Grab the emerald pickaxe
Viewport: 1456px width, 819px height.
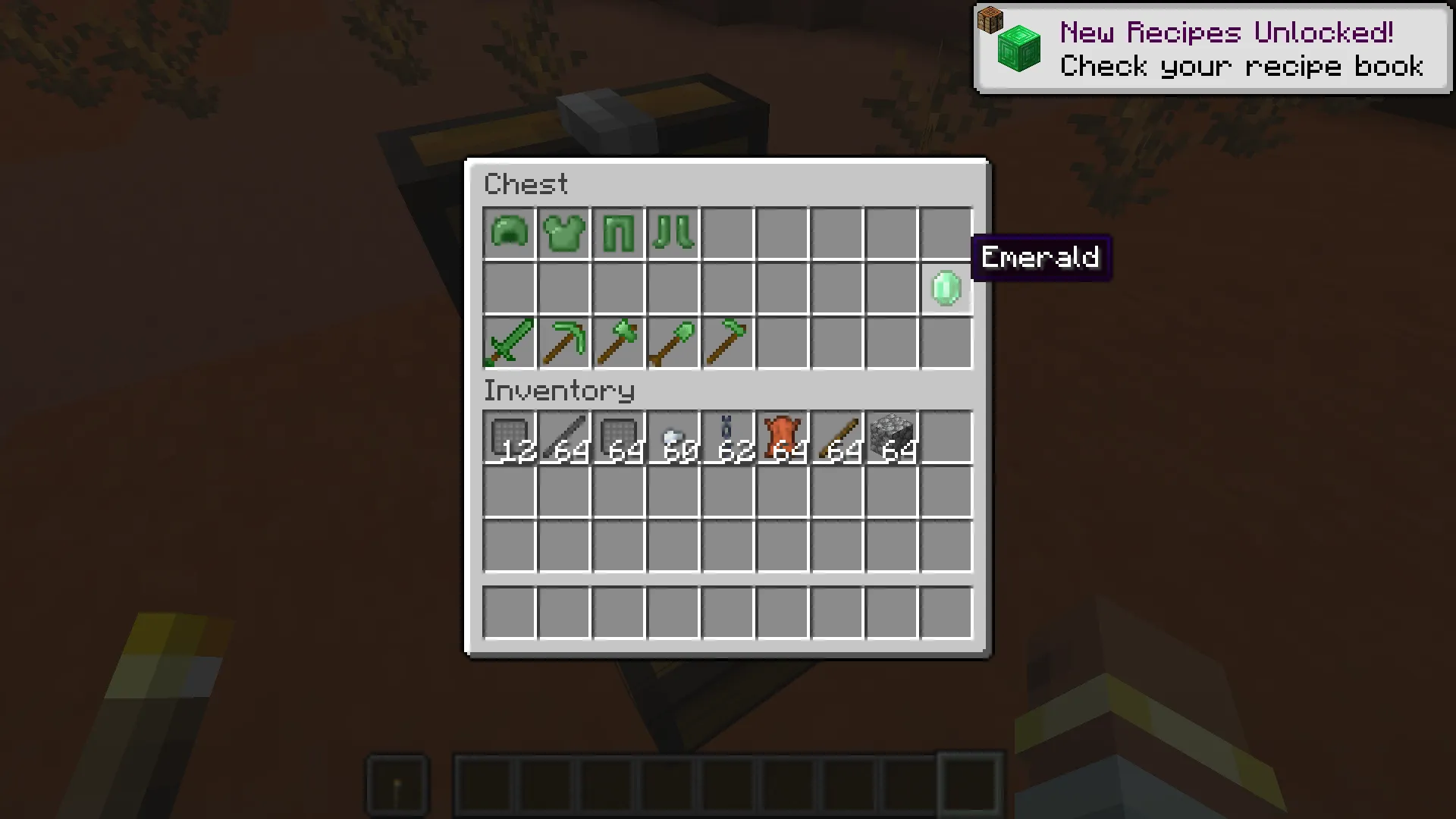pos(563,342)
